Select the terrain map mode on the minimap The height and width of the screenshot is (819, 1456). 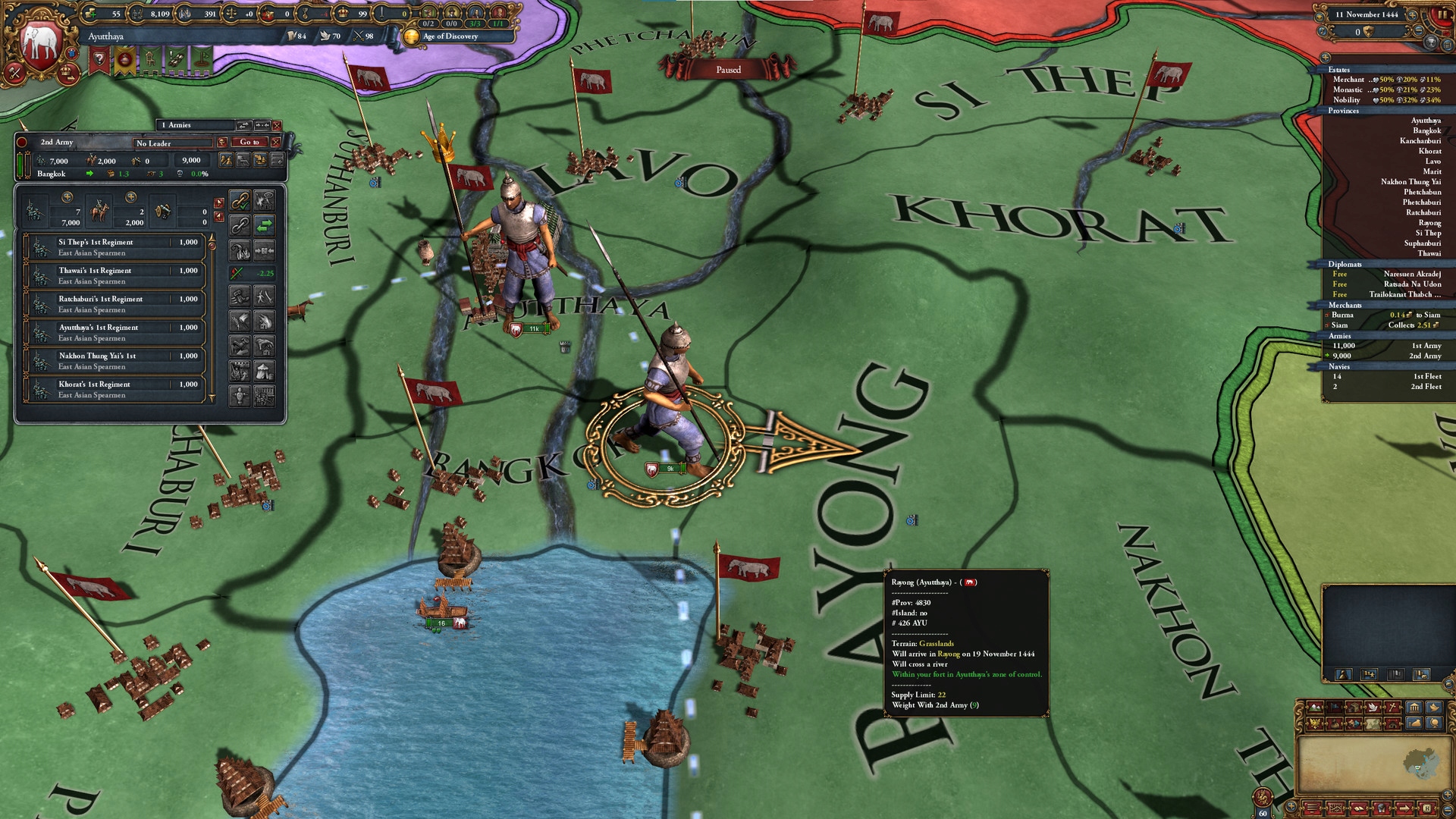point(1316,708)
